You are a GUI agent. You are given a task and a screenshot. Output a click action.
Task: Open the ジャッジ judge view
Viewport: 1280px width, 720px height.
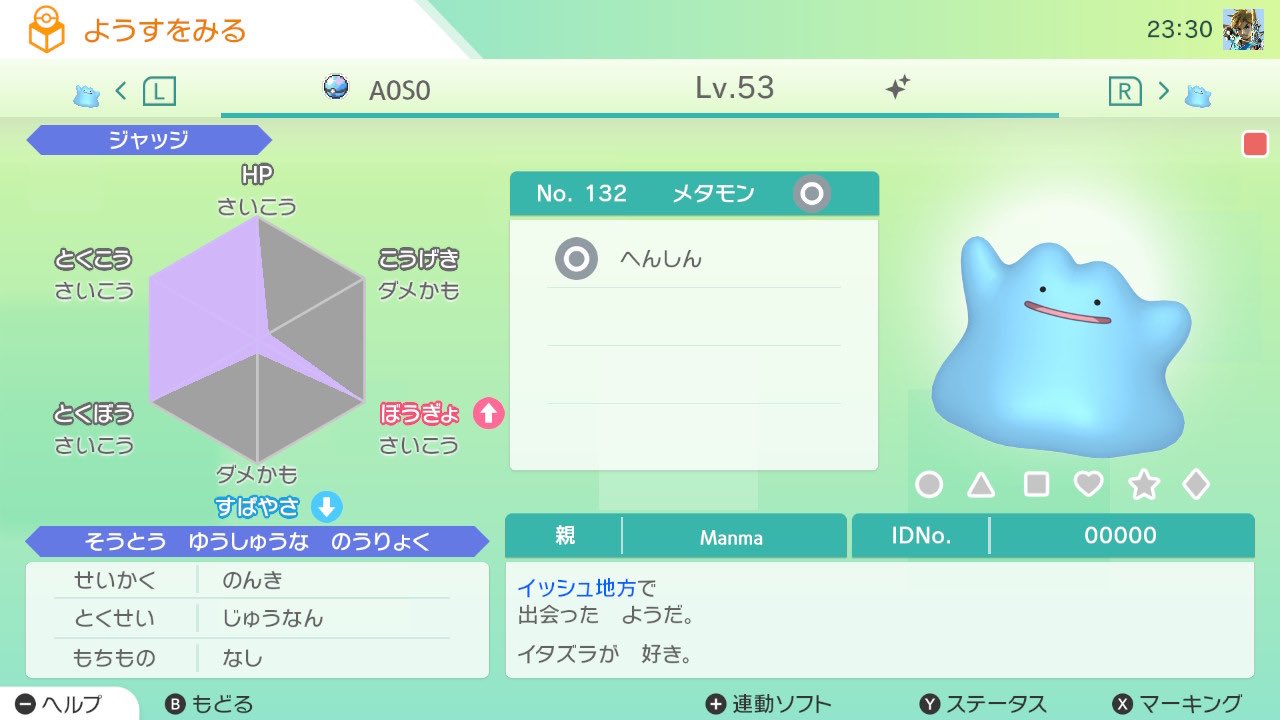(148, 140)
